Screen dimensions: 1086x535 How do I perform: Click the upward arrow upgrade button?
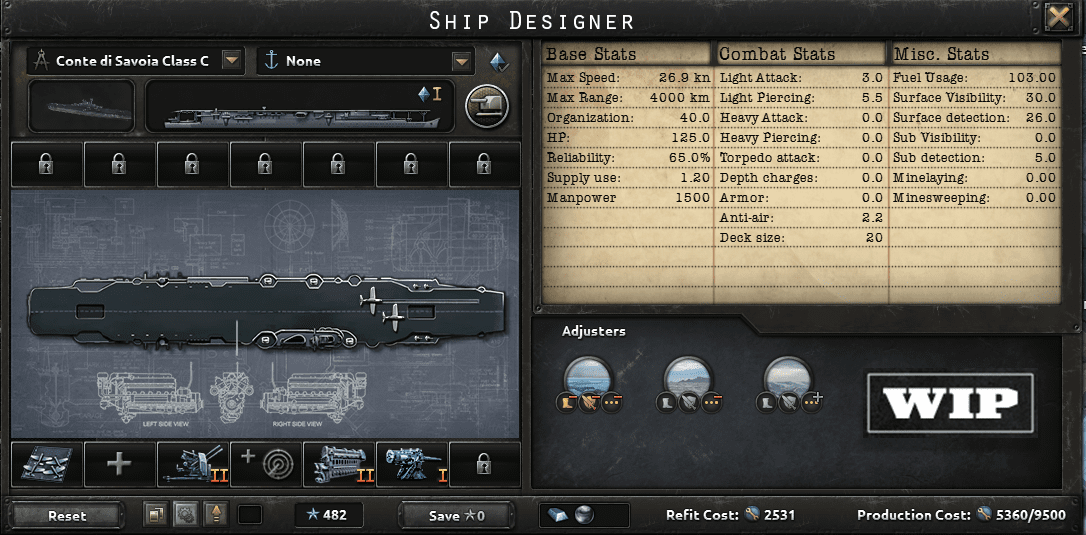tap(214, 514)
